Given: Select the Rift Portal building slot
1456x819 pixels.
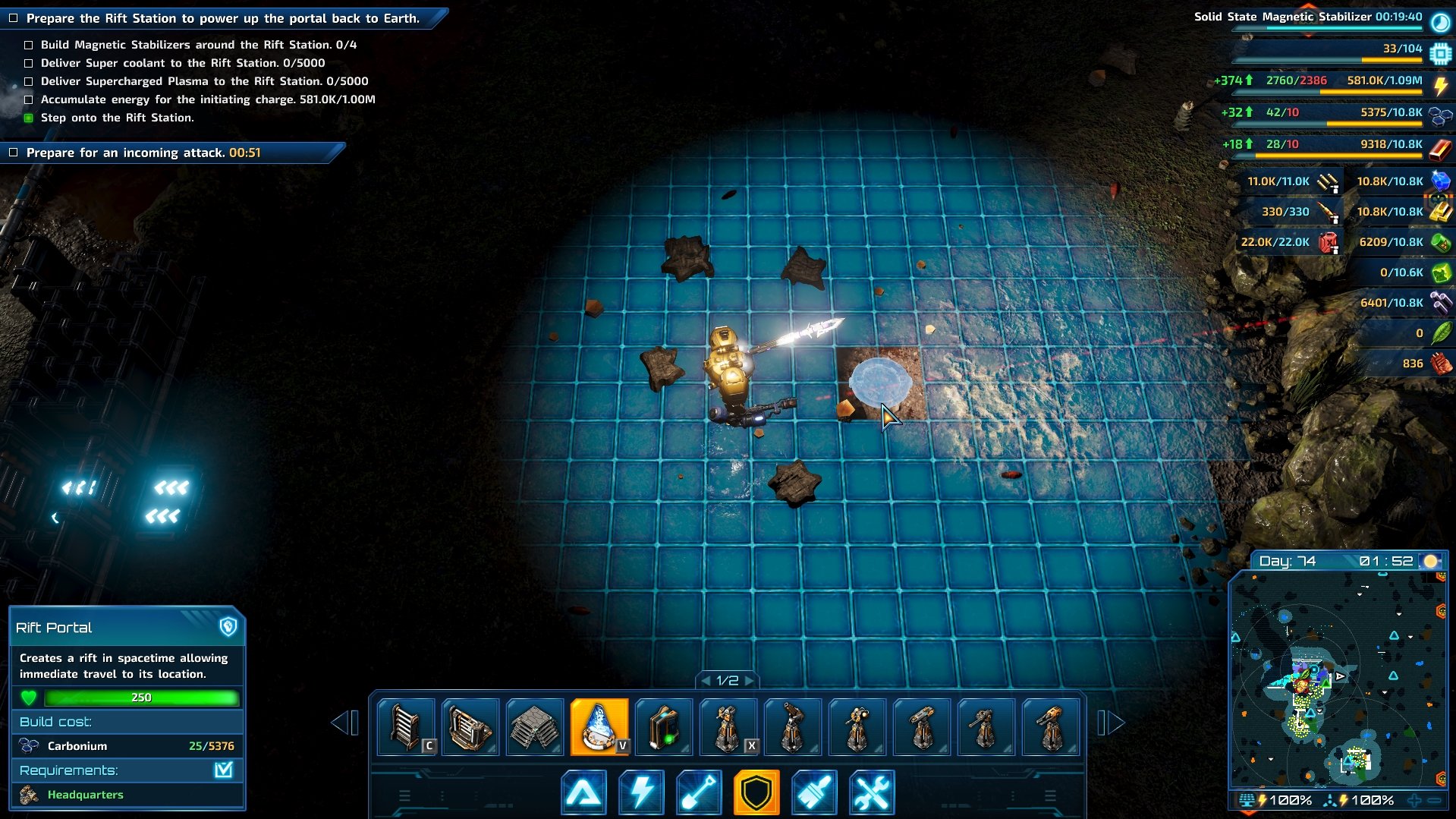Looking at the screenshot, I should 599,726.
